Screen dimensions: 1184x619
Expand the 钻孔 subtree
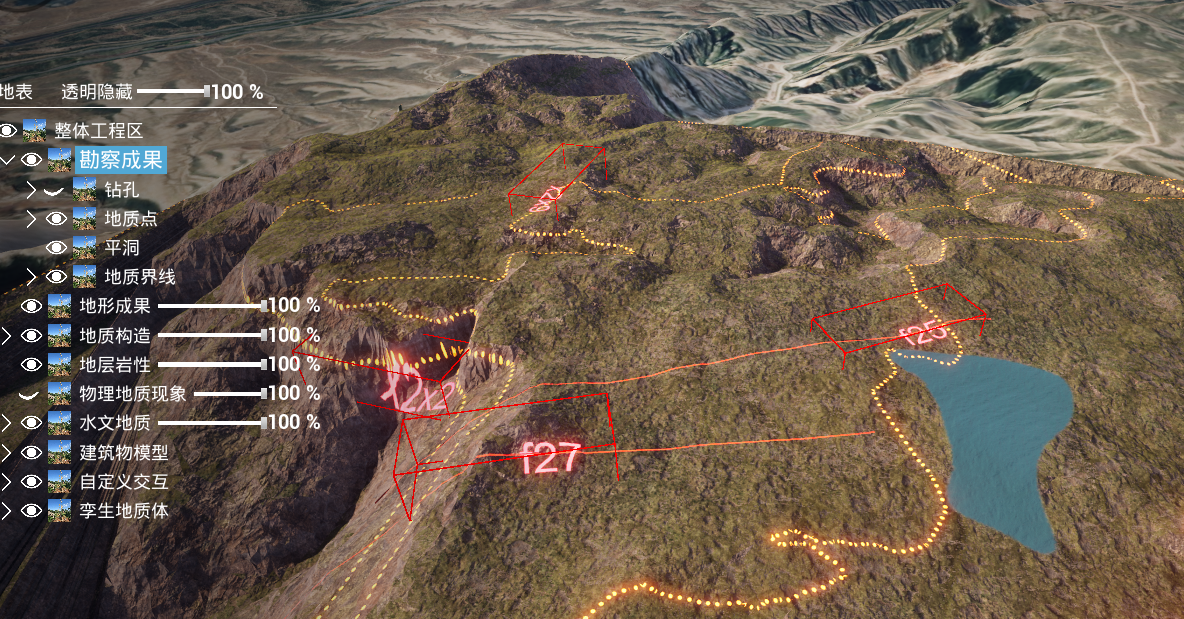point(31,189)
